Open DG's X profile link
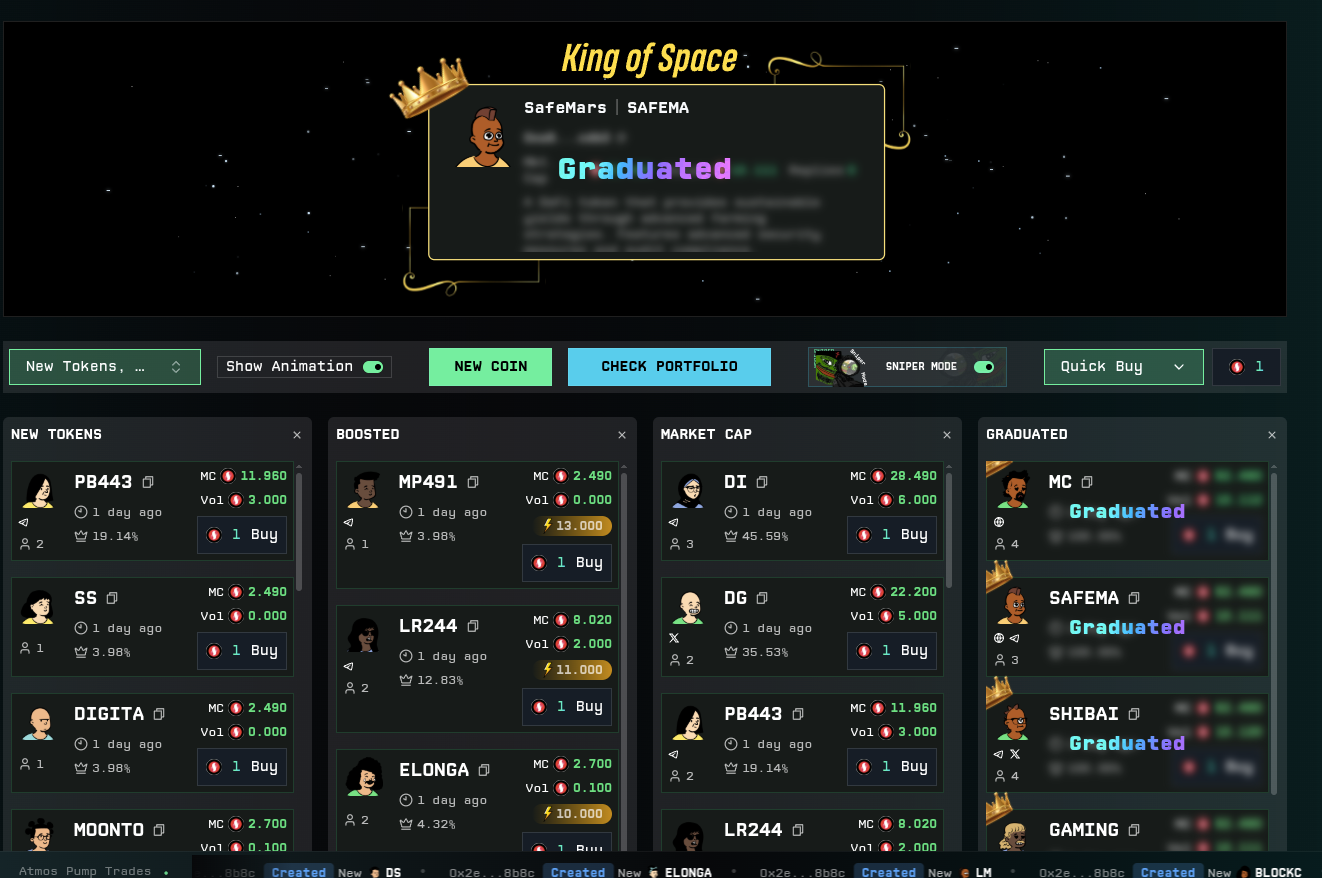1322x878 pixels. pos(673,638)
